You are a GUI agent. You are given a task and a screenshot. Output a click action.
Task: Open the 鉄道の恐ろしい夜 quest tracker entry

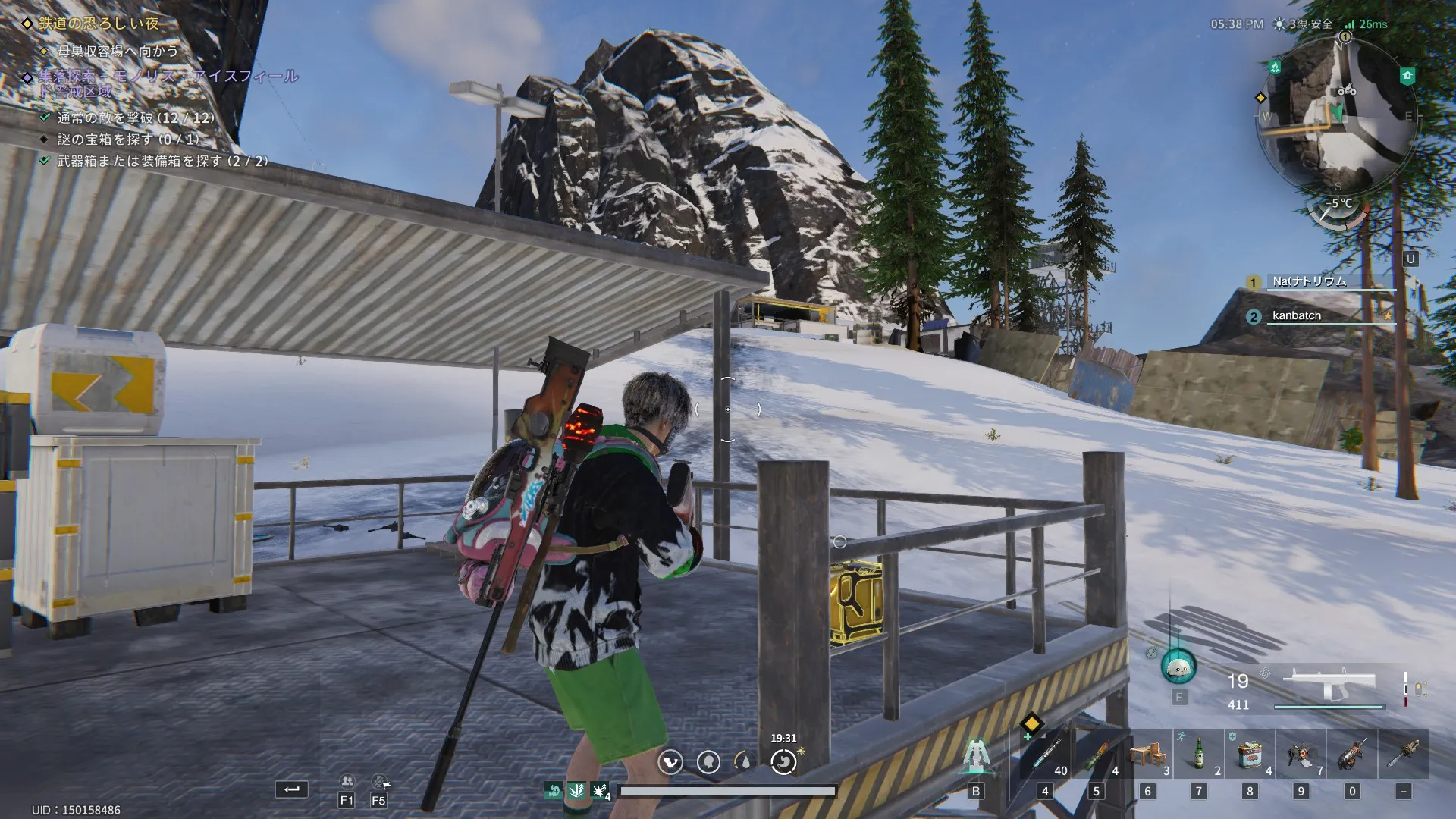pos(99,24)
